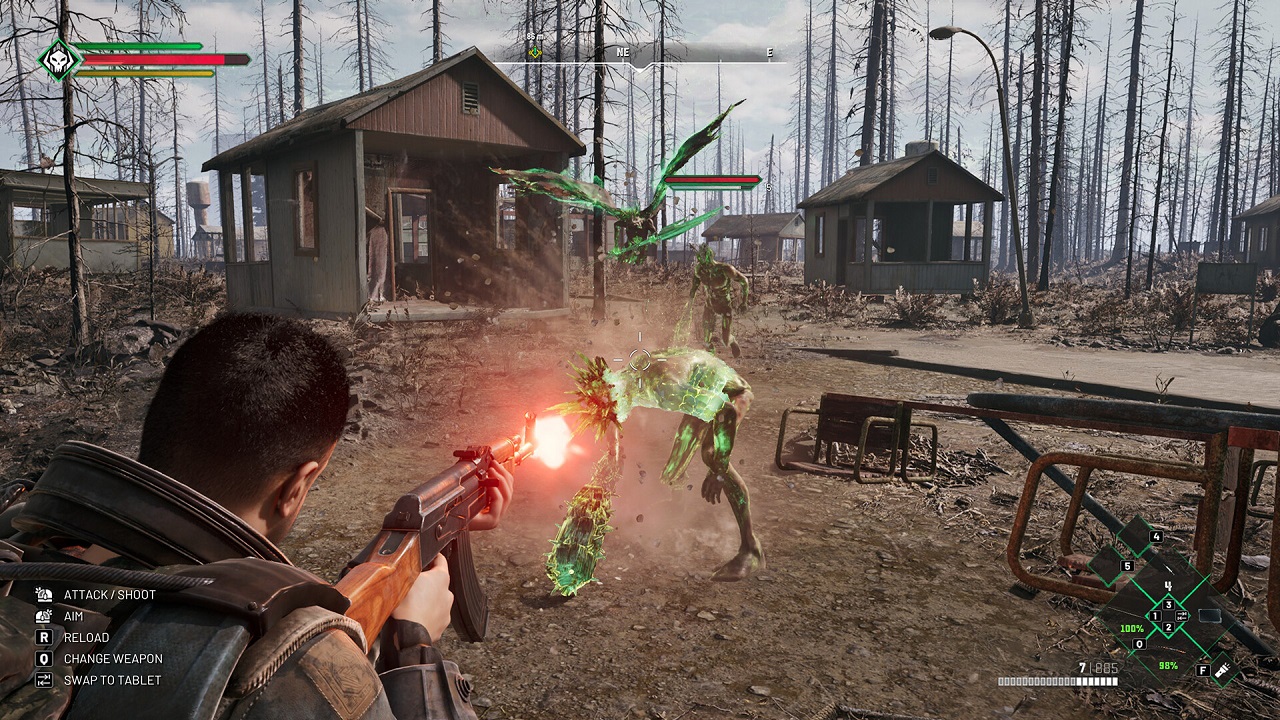1280x720 pixels.
Task: Switch to the weapon slot showing 98% condition
Action: (x=1168, y=665)
